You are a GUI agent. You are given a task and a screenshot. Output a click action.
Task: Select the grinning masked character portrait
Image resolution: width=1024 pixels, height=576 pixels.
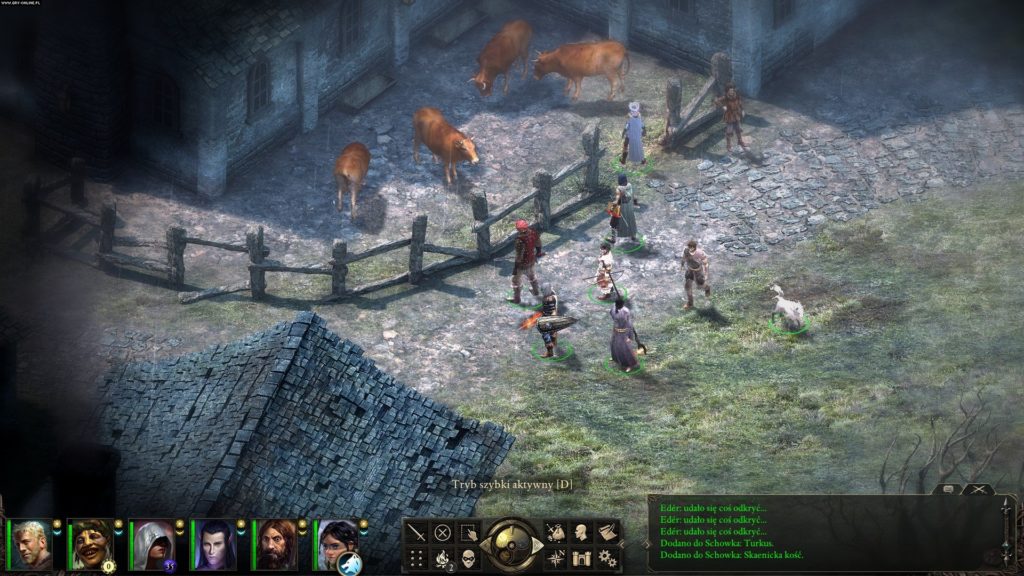tap(92, 545)
